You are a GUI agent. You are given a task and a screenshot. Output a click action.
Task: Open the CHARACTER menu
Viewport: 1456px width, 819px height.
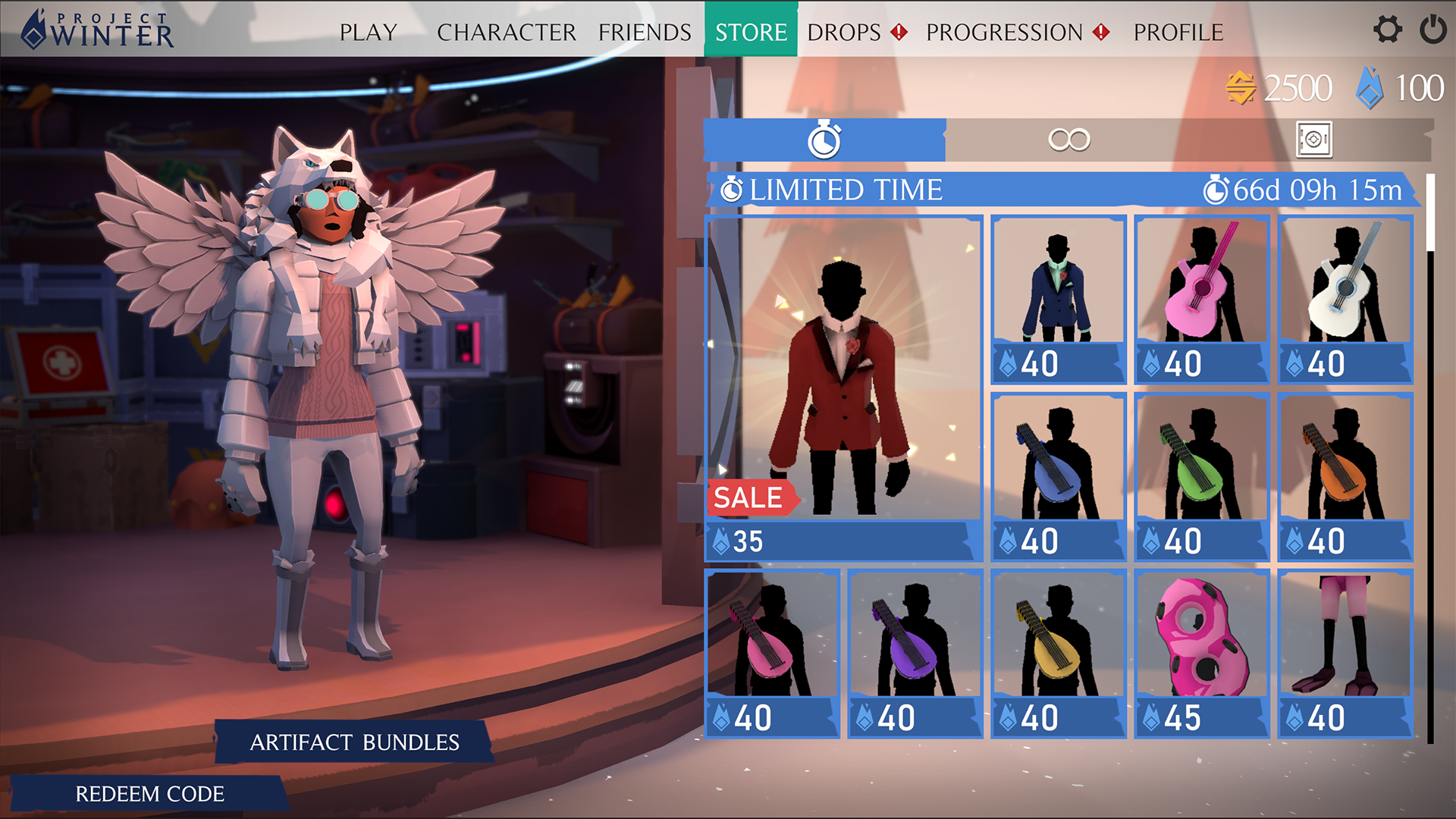click(506, 32)
